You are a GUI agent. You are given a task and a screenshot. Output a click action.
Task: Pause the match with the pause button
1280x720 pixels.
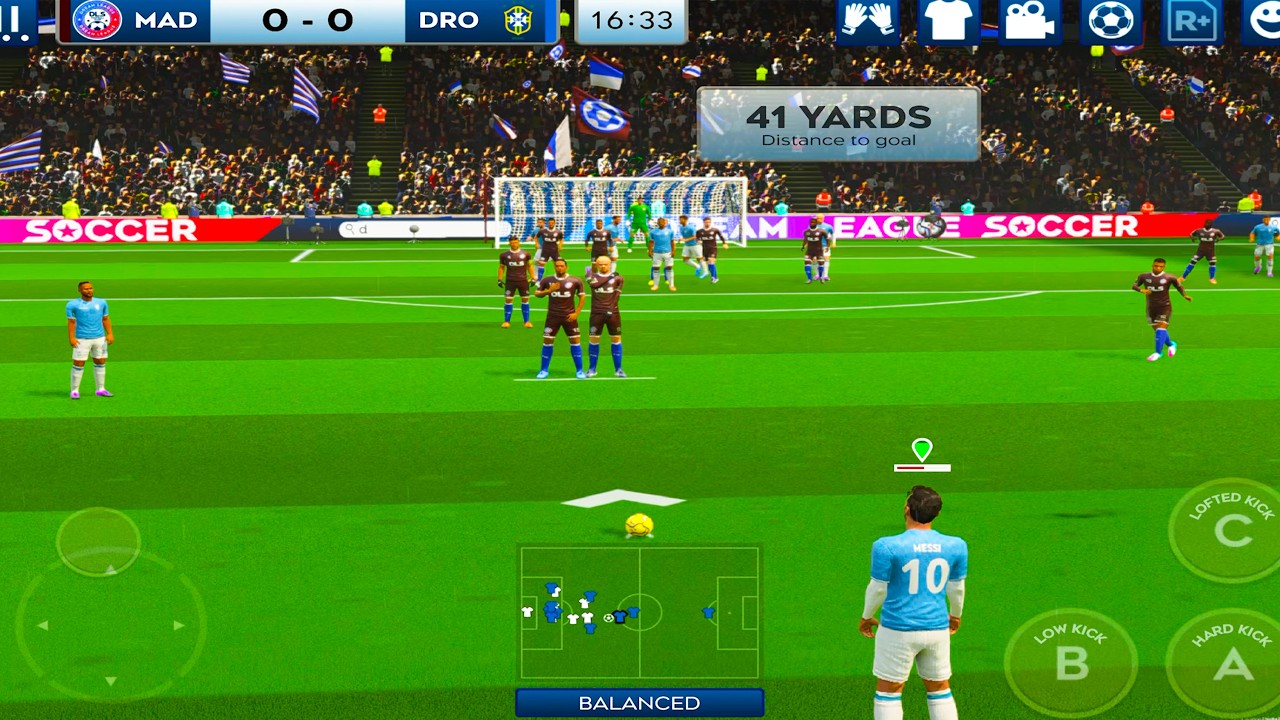point(16,22)
